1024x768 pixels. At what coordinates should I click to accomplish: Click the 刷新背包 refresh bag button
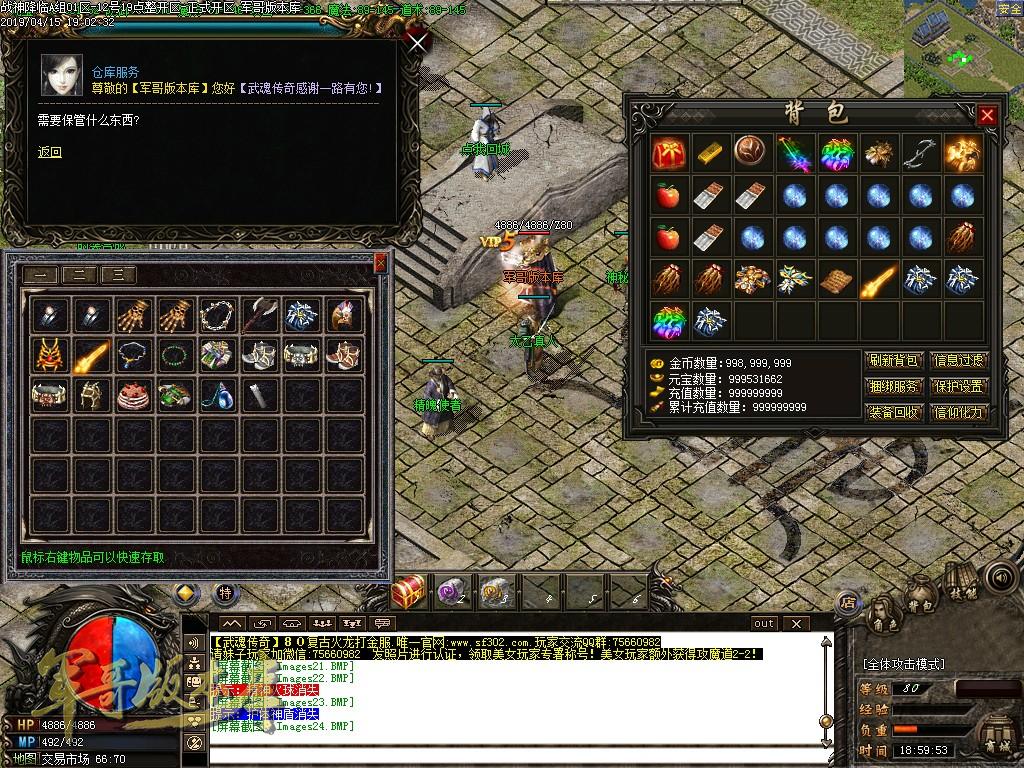(893, 361)
